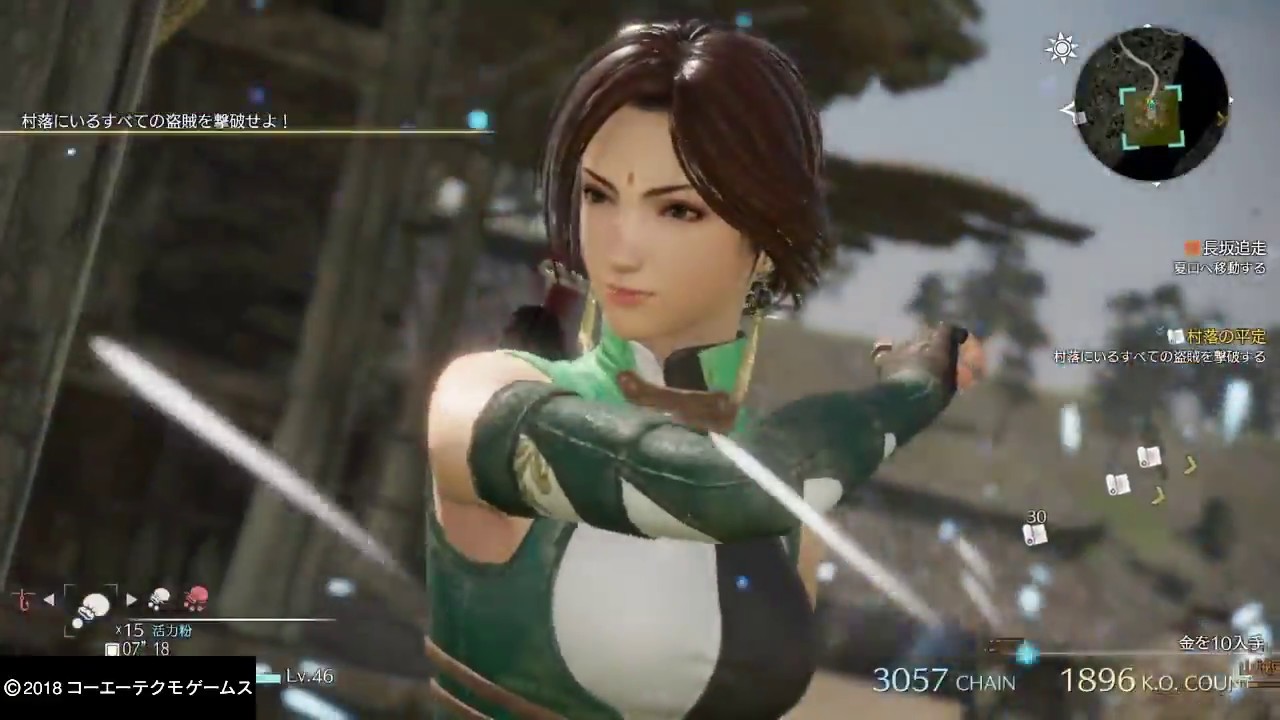
Task: Click the bottom arrow on the minimap ring
Action: (x=1155, y=184)
